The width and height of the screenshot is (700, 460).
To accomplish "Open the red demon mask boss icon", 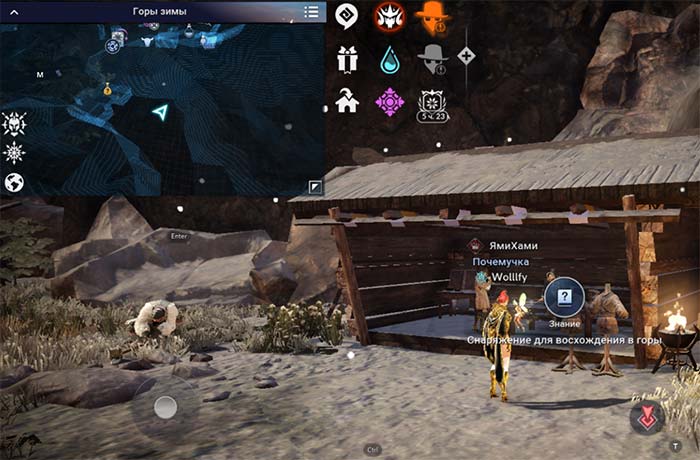I will [389, 16].
